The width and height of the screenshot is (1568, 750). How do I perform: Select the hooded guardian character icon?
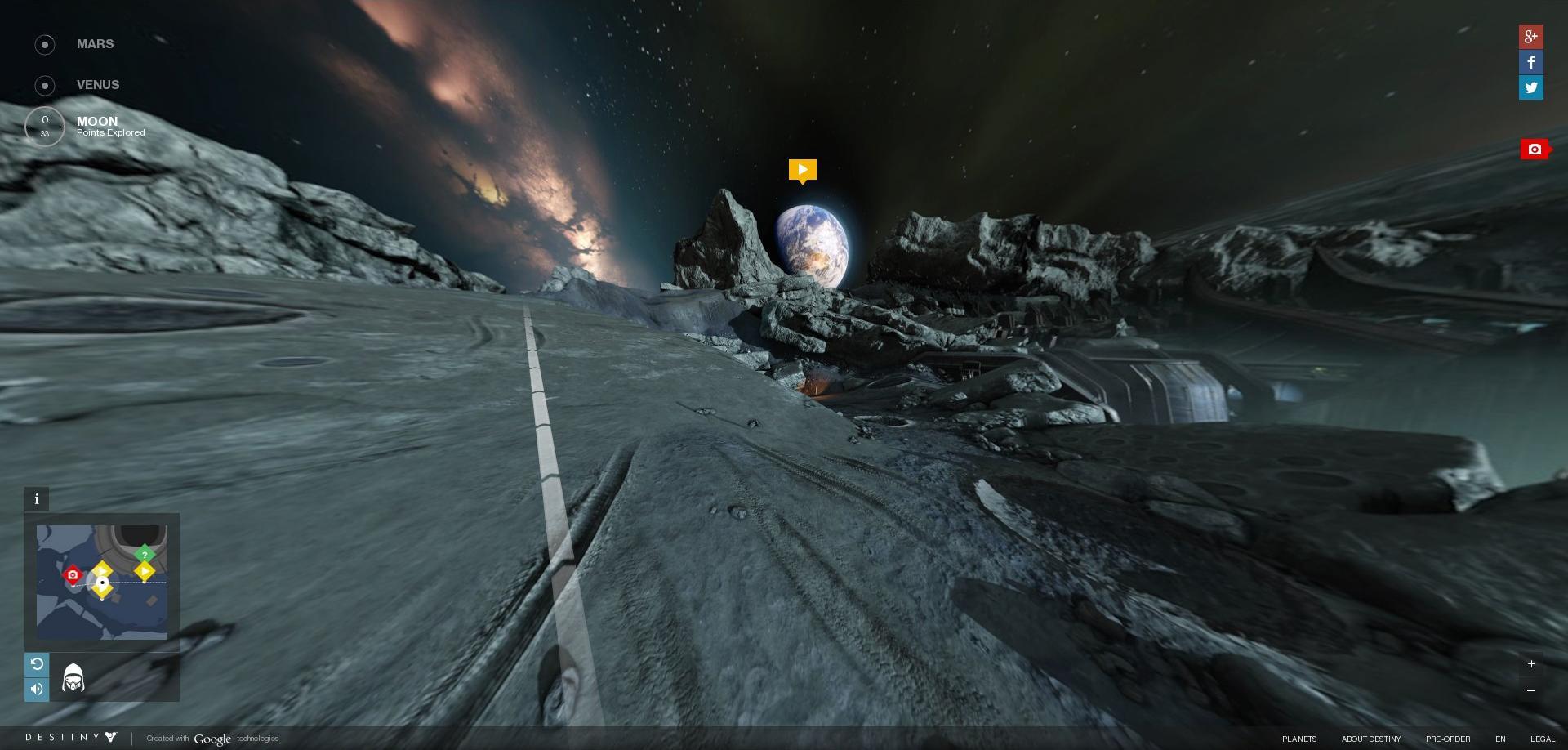coord(73,678)
